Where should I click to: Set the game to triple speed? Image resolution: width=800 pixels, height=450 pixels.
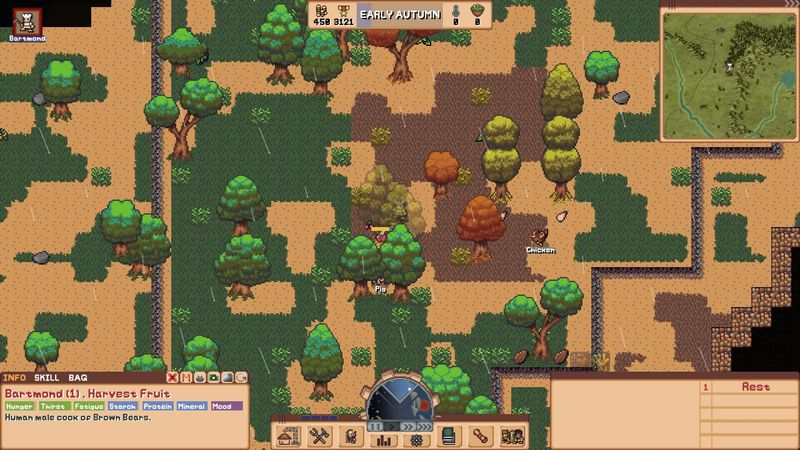[x=423, y=426]
